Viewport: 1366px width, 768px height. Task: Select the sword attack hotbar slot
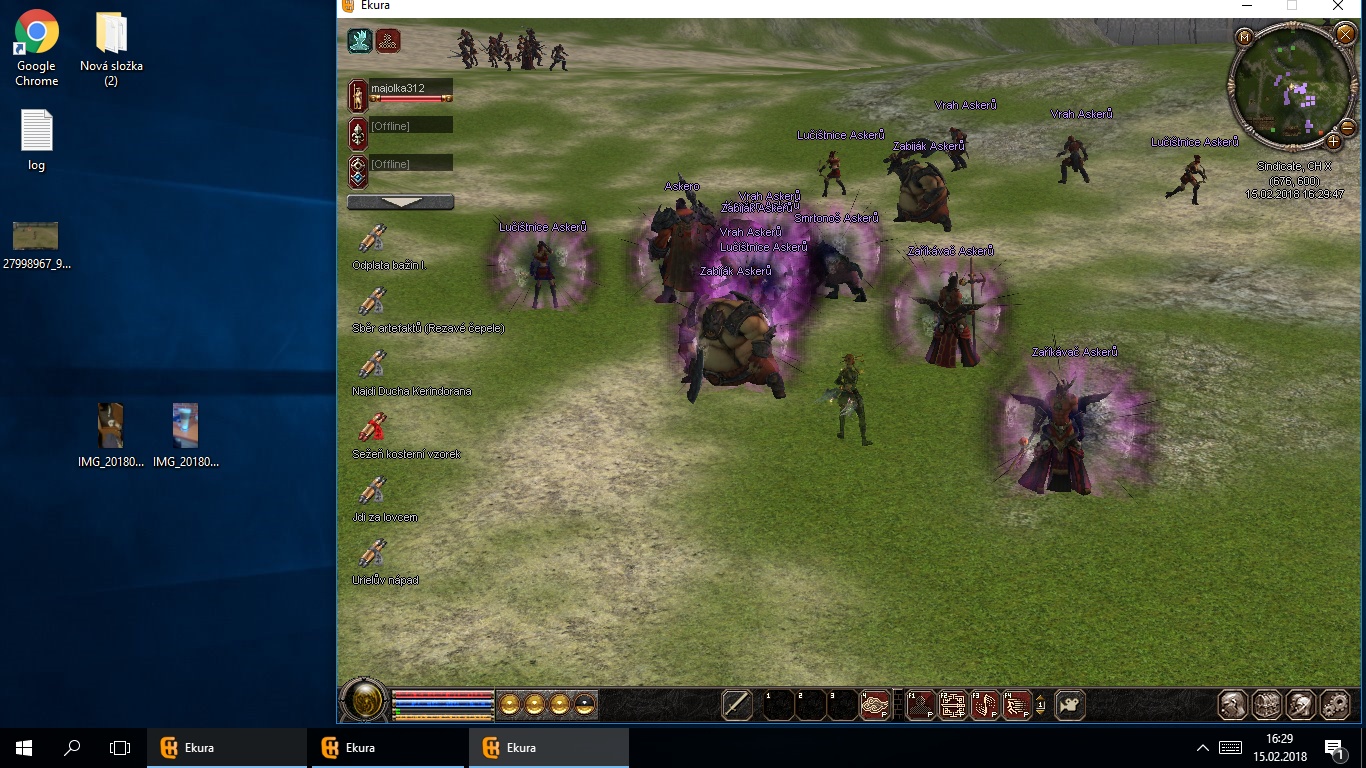click(x=737, y=705)
